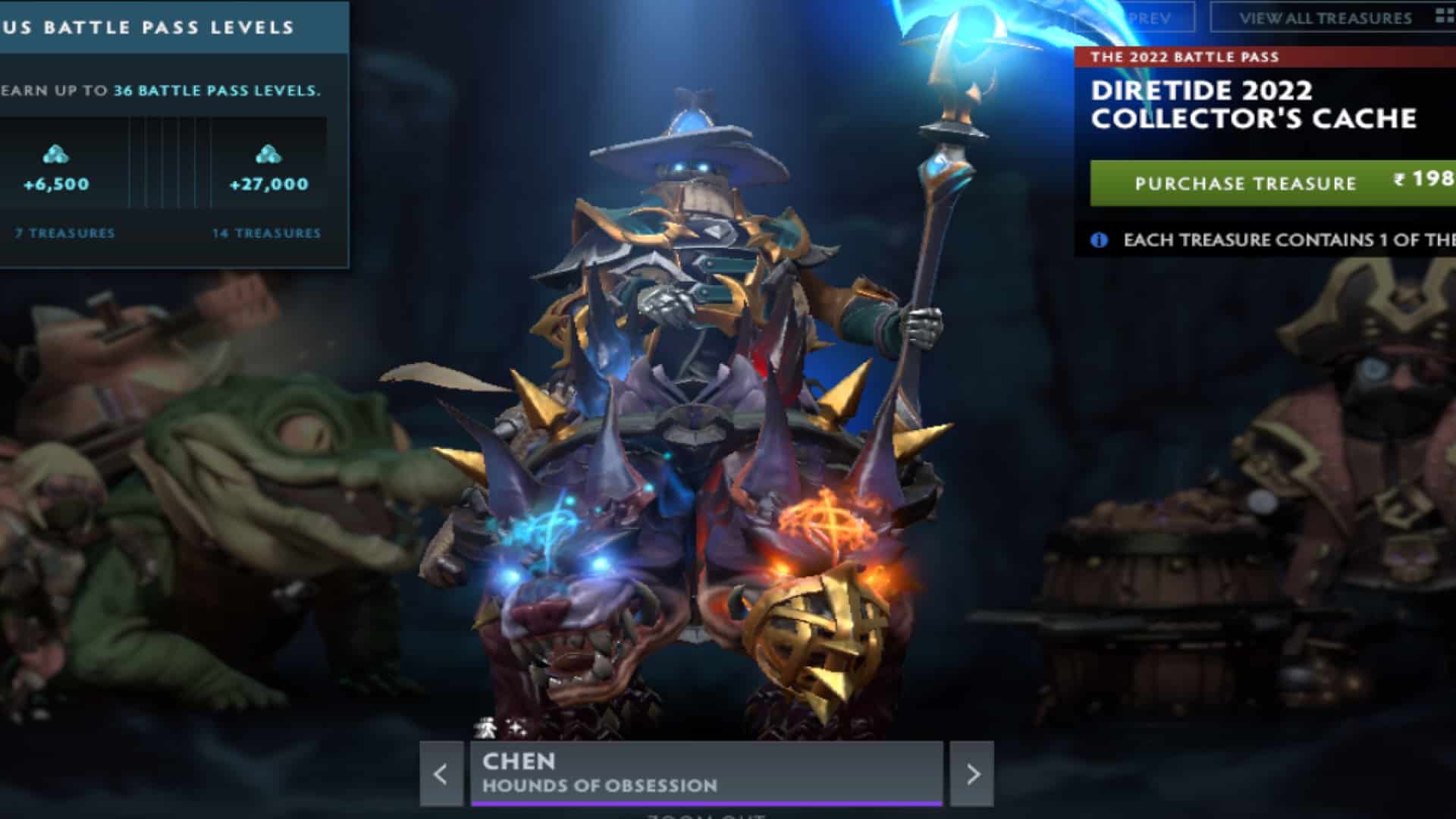Click the right chevron to view next set
The image size is (1456, 819).
[973, 773]
